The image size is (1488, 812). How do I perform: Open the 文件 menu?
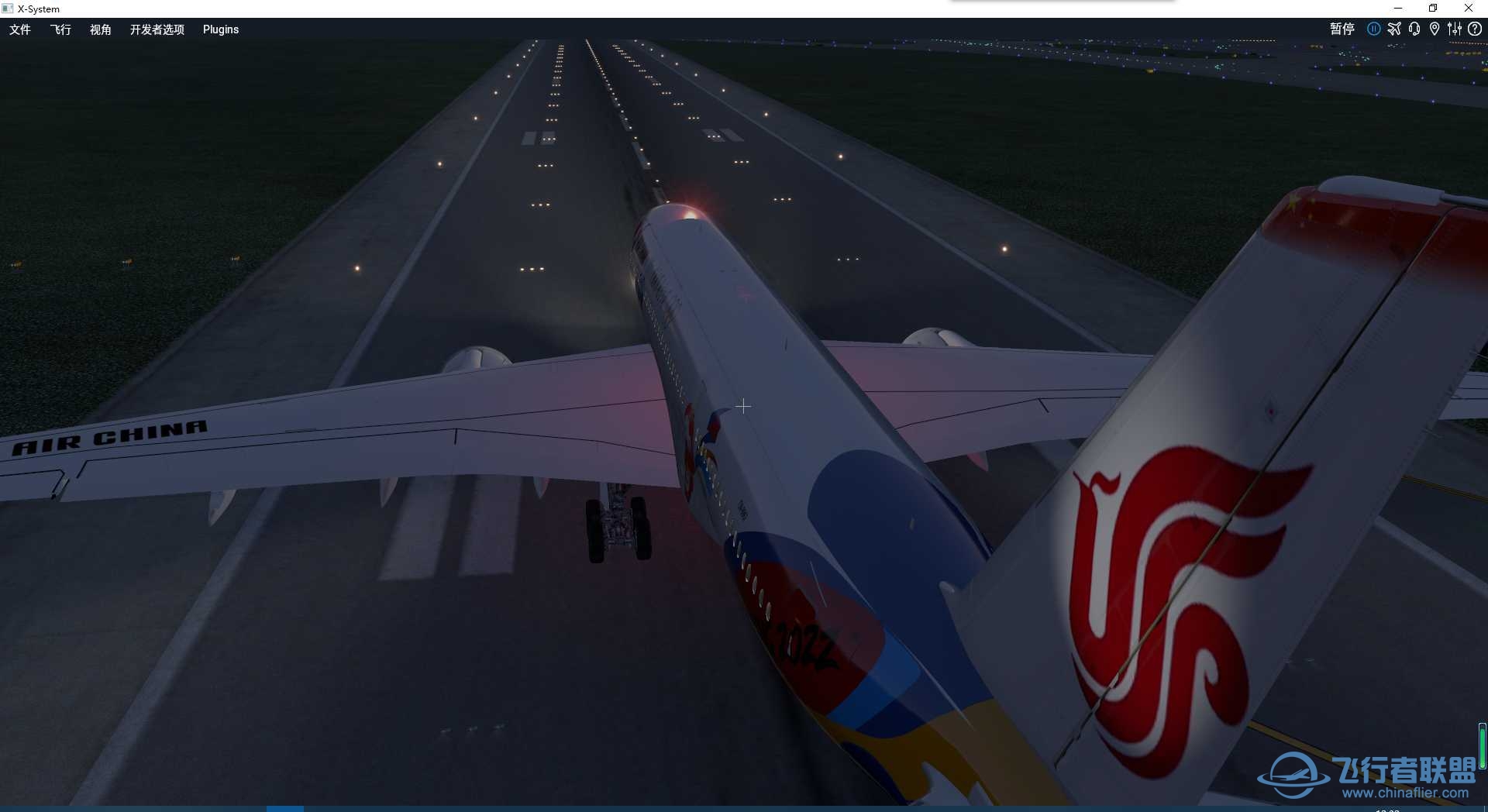pyautogui.click(x=20, y=29)
